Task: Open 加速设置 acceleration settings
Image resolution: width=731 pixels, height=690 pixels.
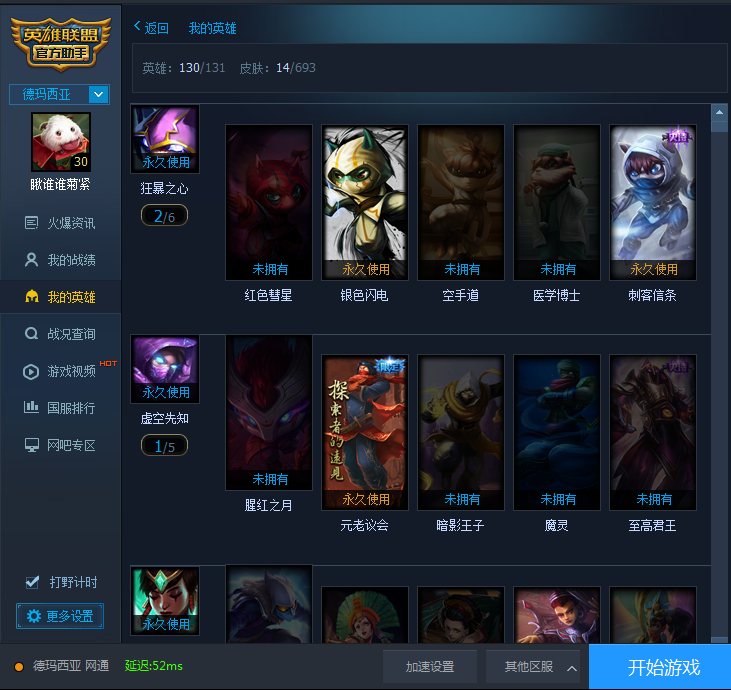Action: [430, 667]
